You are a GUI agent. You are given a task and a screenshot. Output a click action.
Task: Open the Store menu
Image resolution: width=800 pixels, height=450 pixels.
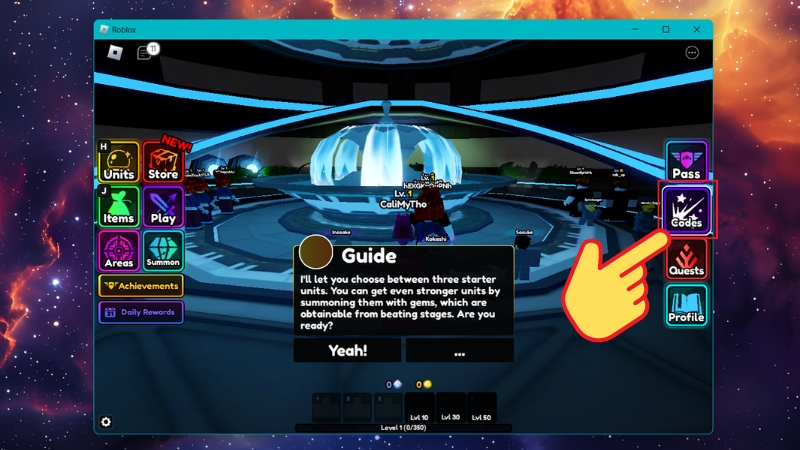162,163
